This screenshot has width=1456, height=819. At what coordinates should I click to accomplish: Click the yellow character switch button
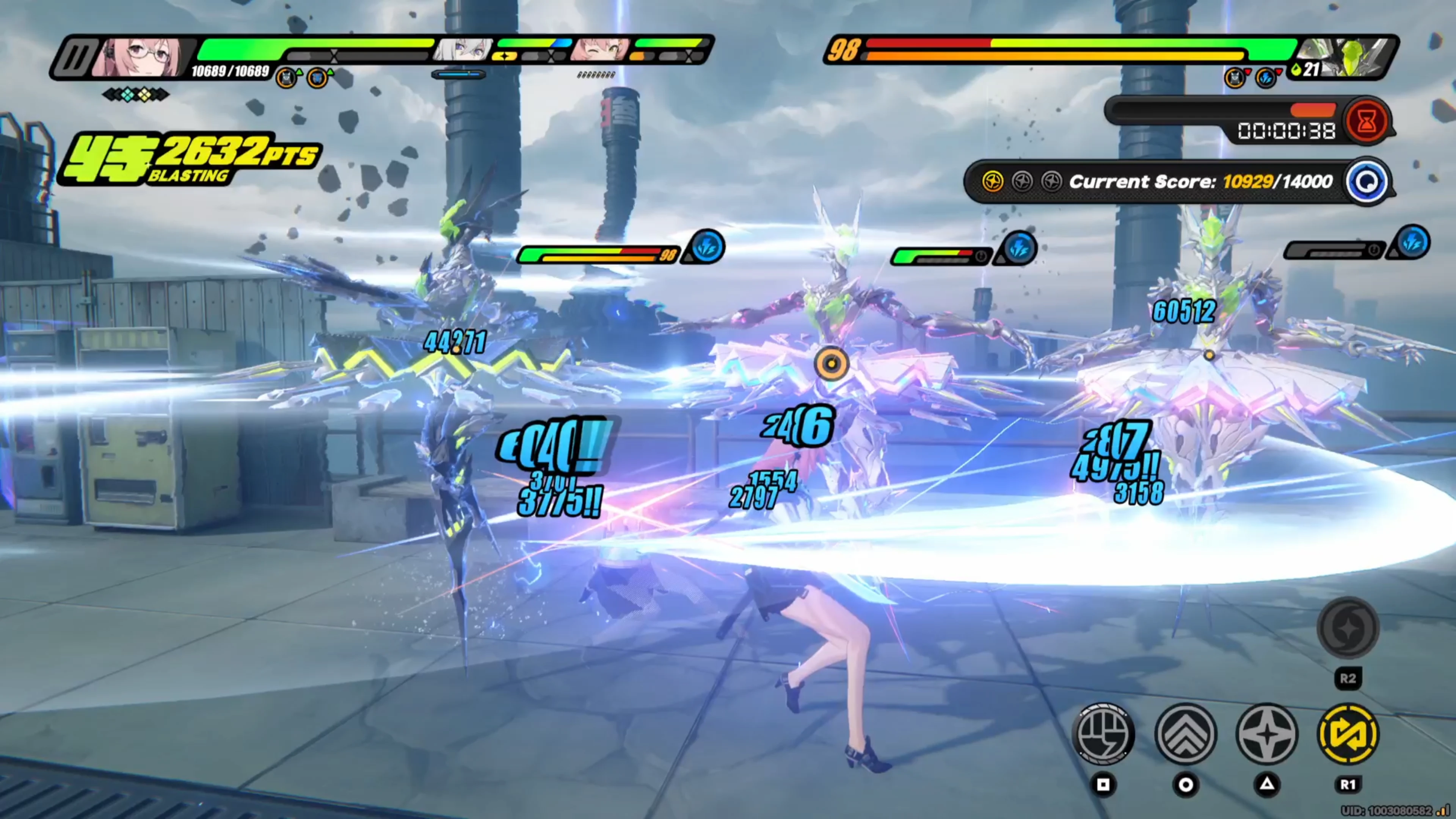click(1348, 734)
